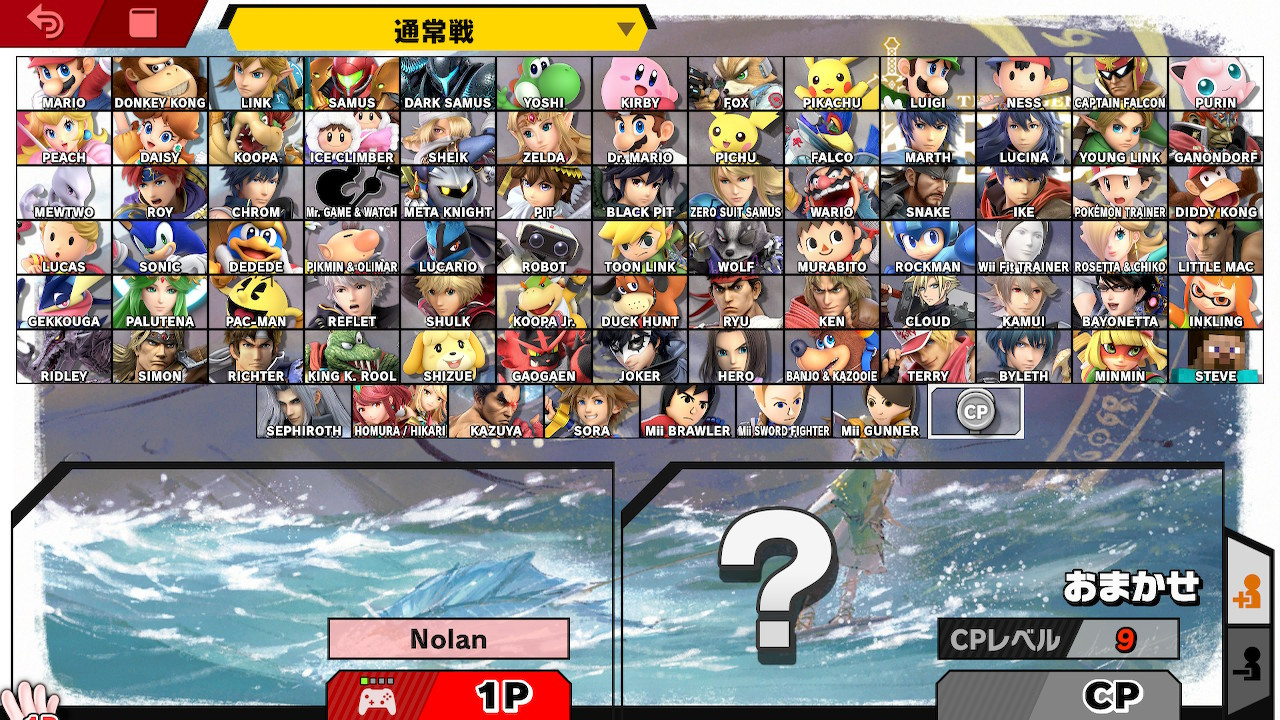This screenshot has height=720, width=1280.
Task: Expand the rule selection arrow
Action: coord(628,30)
